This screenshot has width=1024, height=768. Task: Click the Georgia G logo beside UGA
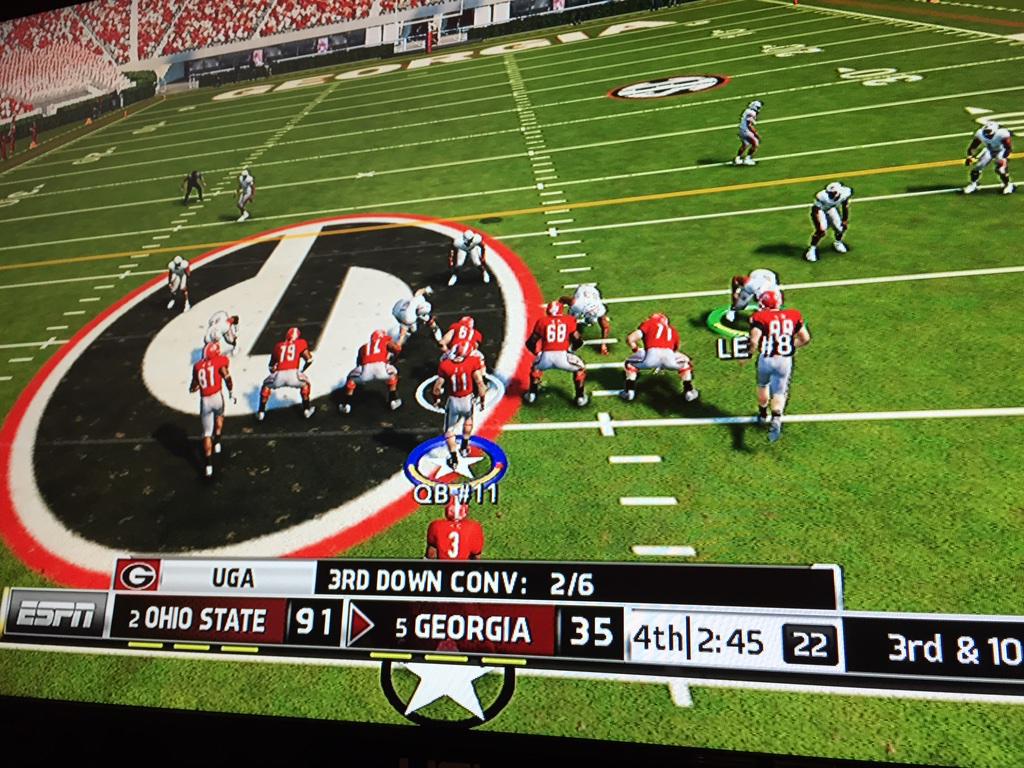click(137, 576)
